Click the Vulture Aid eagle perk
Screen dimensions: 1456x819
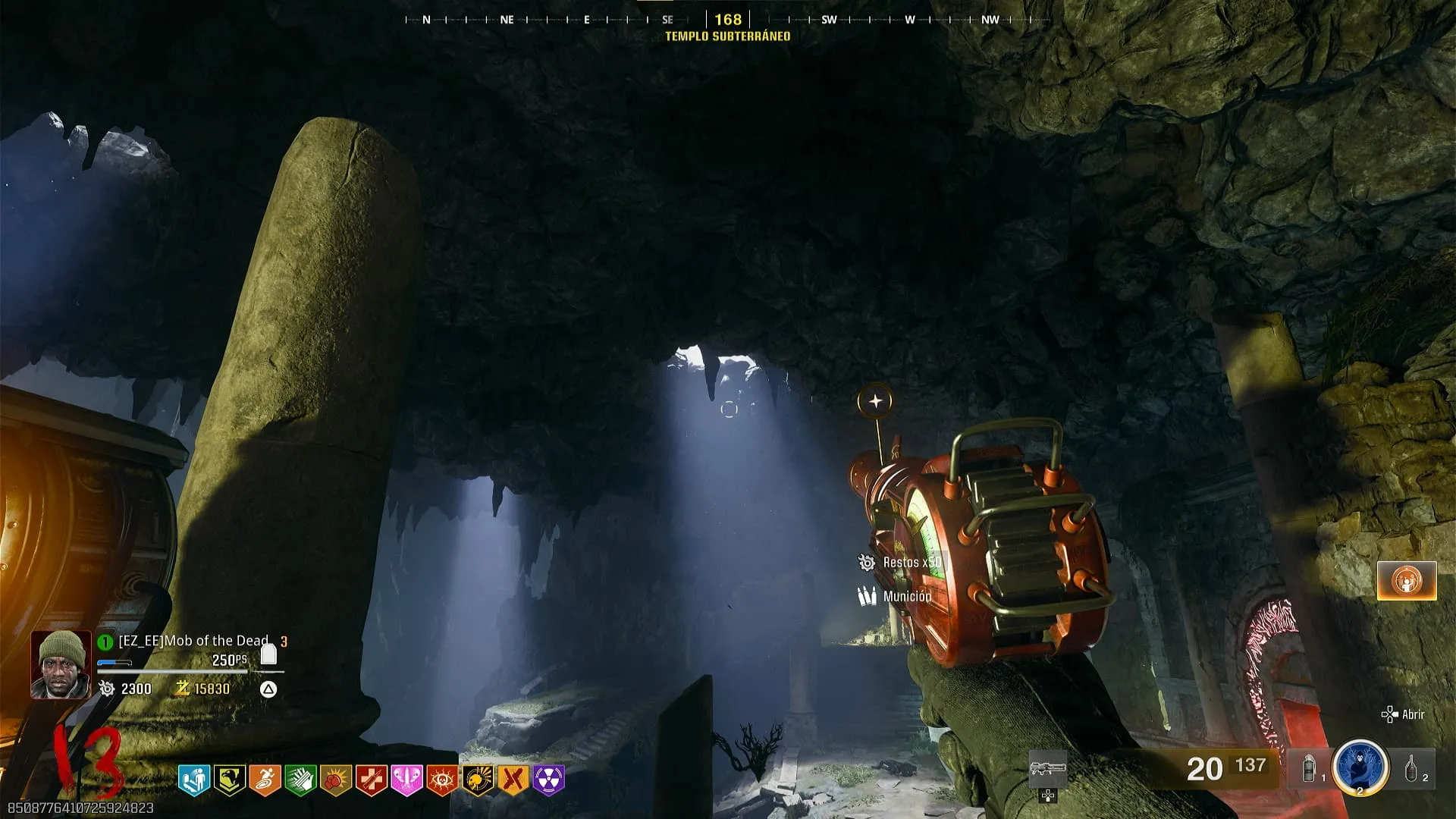tap(229, 780)
